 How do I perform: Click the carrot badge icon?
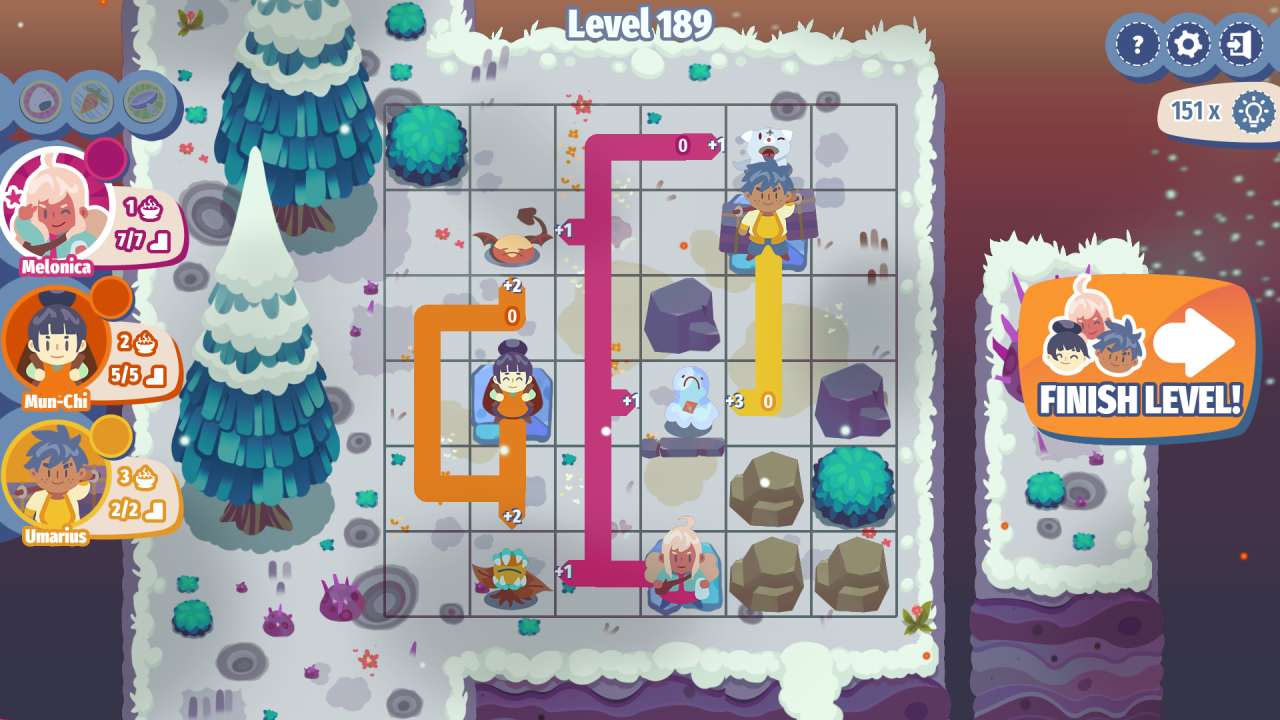tap(92, 101)
